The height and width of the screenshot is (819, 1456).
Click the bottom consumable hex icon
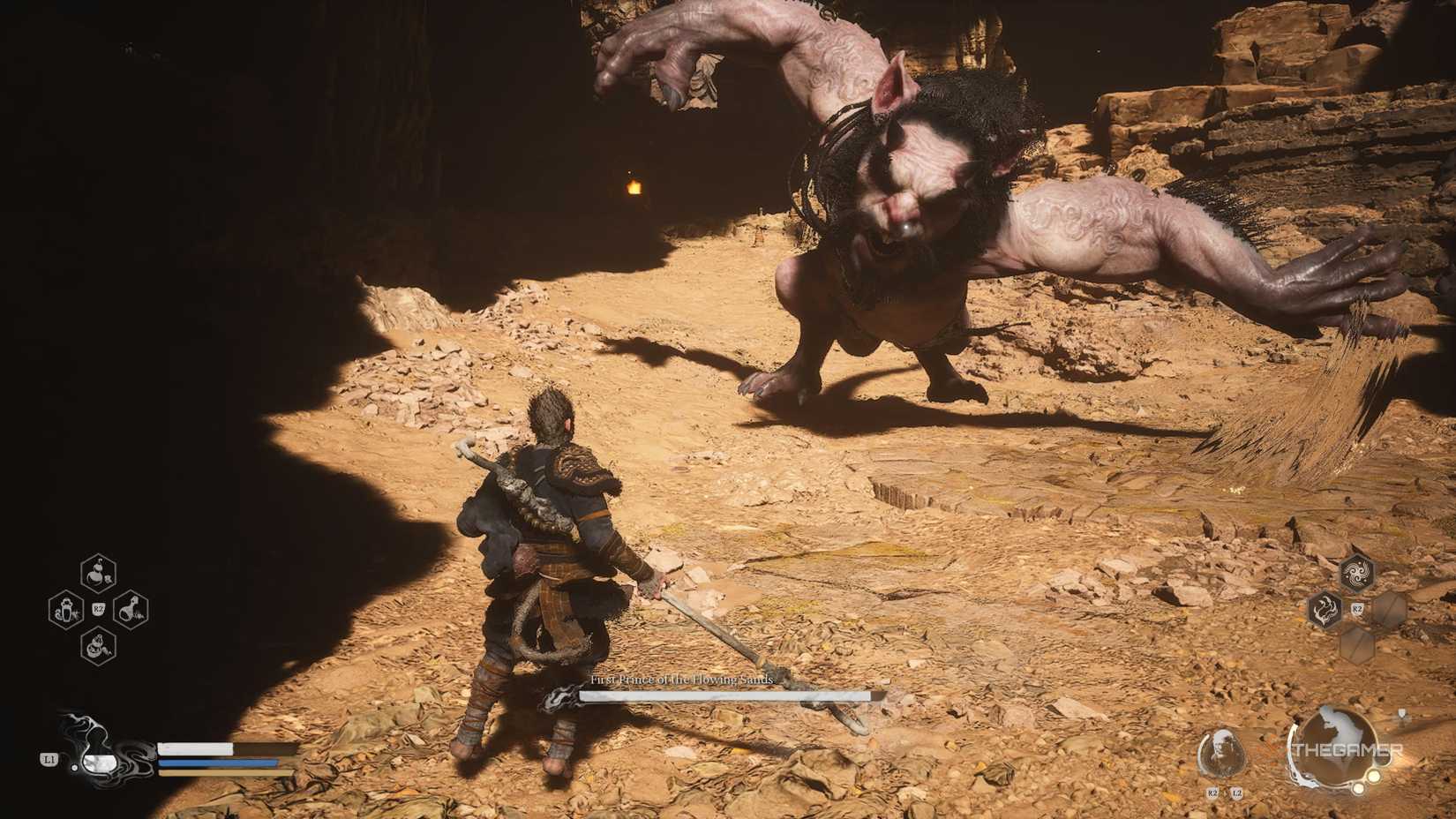tap(97, 645)
